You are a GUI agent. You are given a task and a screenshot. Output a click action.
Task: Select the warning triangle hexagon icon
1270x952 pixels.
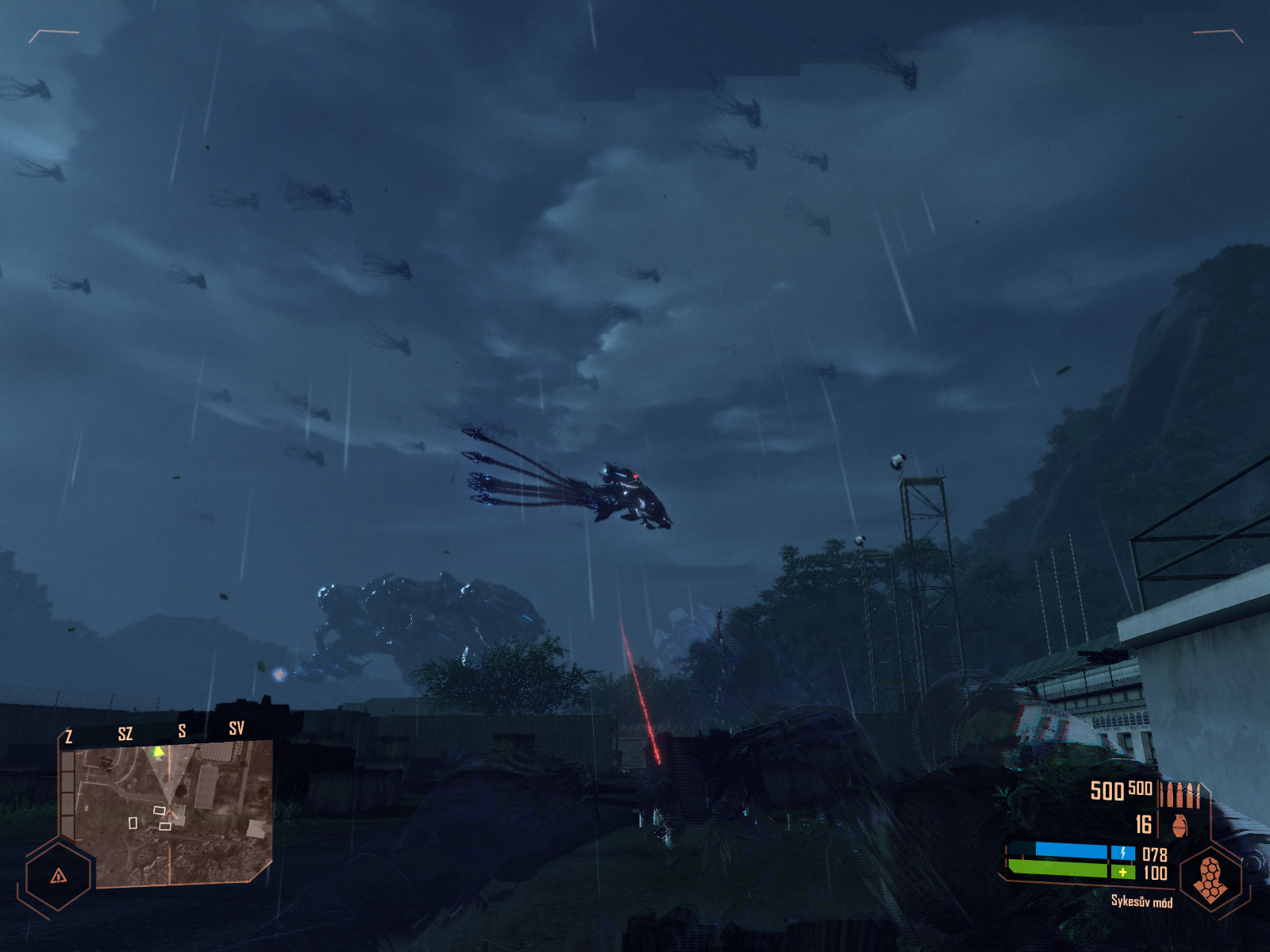click(x=58, y=876)
